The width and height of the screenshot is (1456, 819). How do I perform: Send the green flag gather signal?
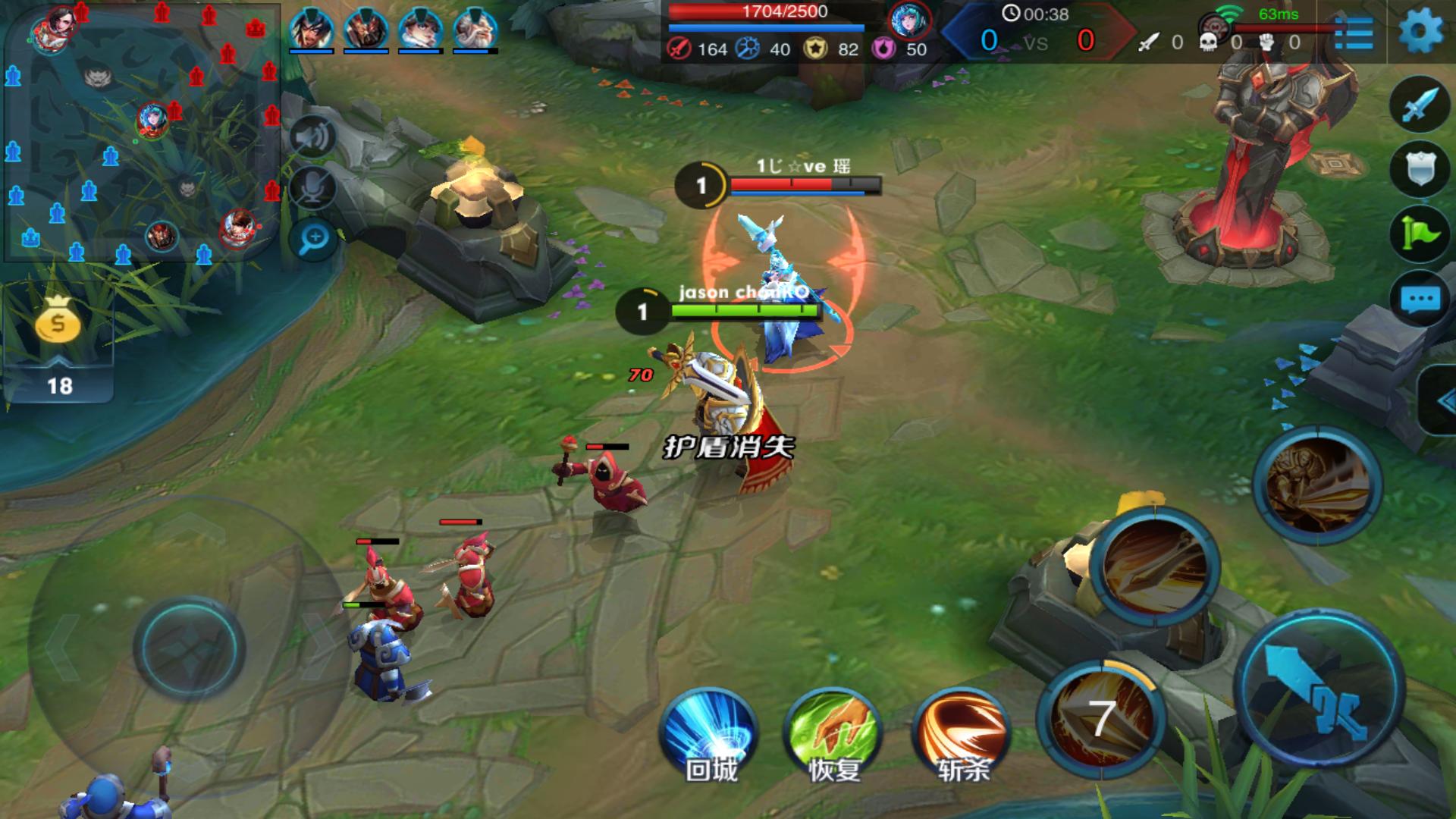tap(1419, 234)
